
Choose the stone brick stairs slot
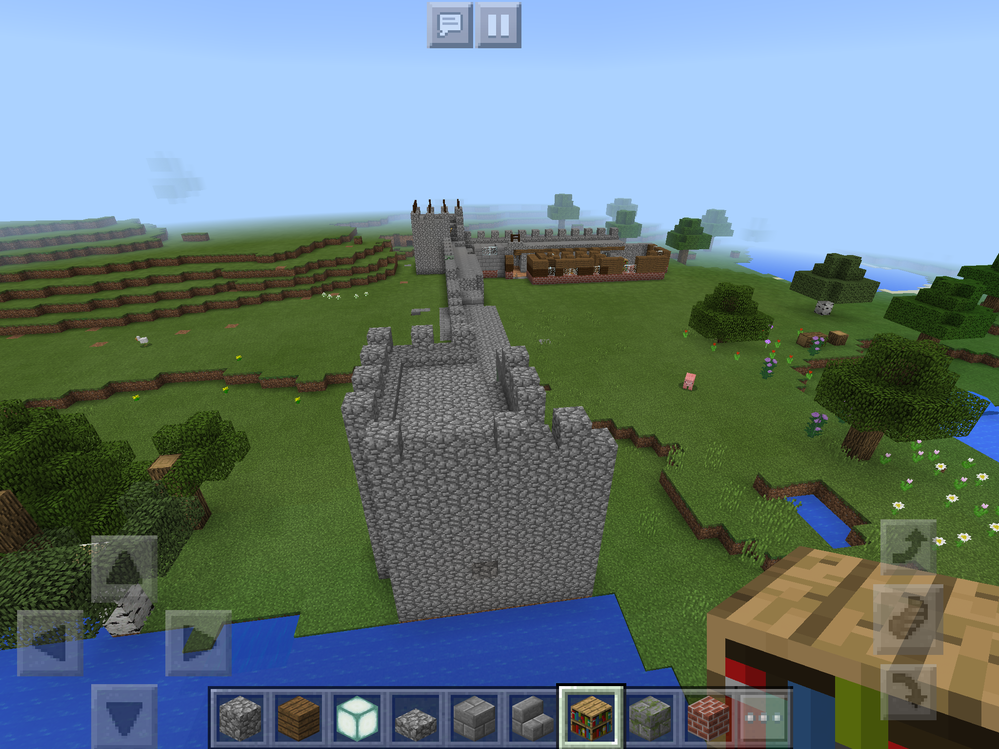click(531, 717)
